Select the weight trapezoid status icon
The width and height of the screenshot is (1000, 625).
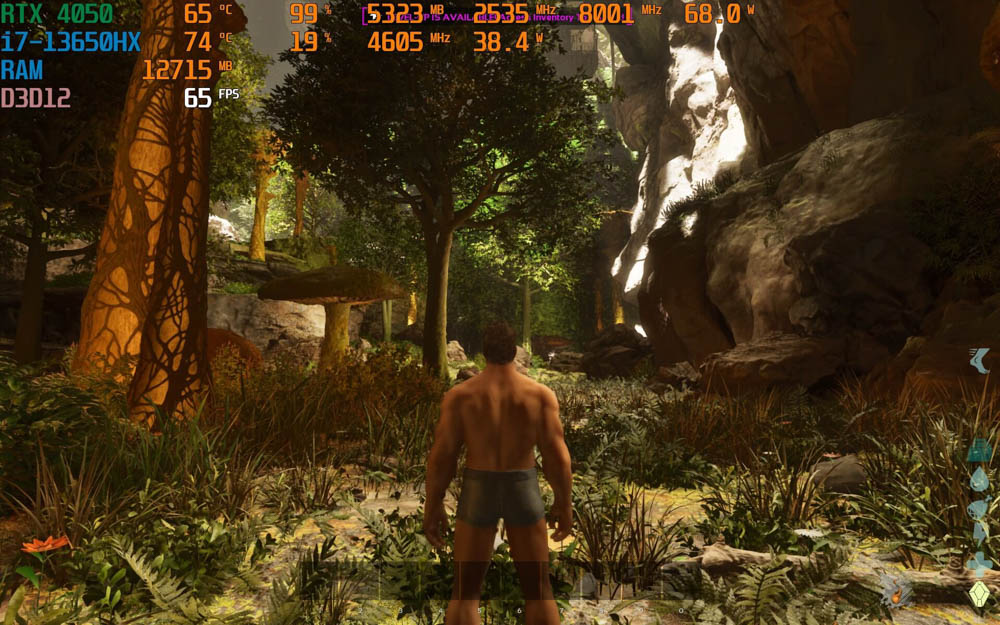[x=979, y=451]
